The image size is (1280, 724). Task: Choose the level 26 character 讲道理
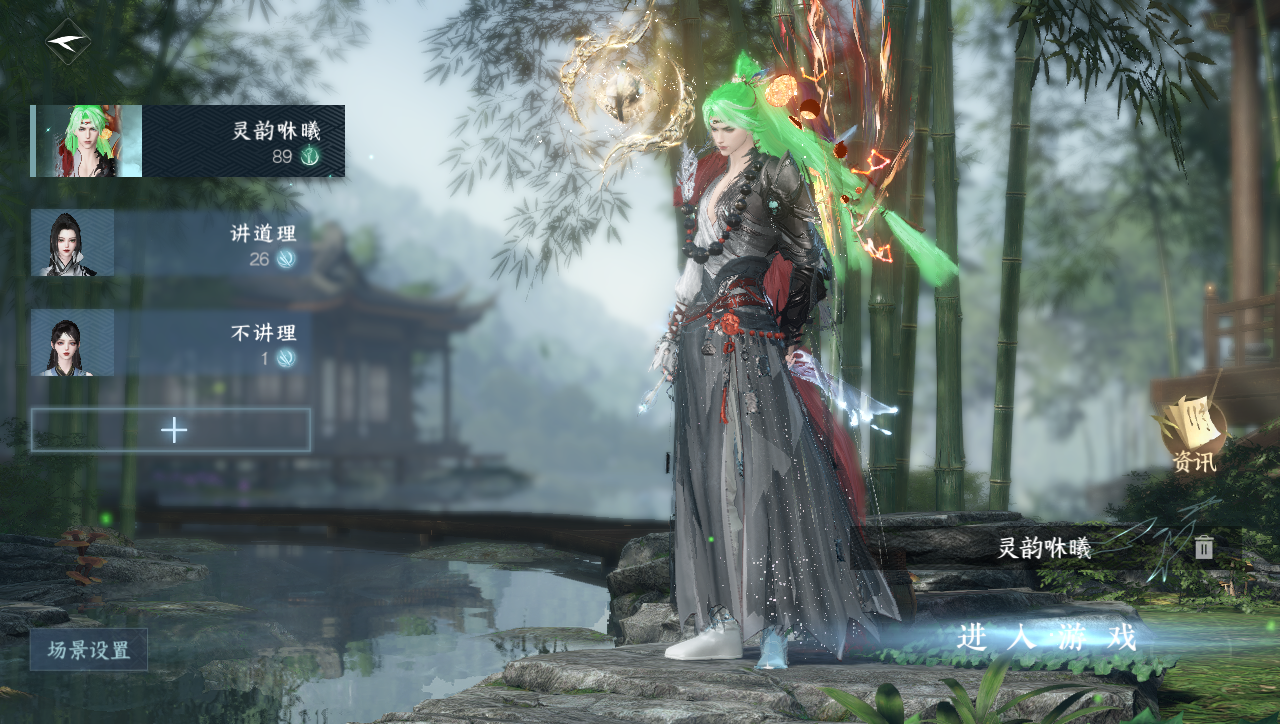[x=171, y=243]
